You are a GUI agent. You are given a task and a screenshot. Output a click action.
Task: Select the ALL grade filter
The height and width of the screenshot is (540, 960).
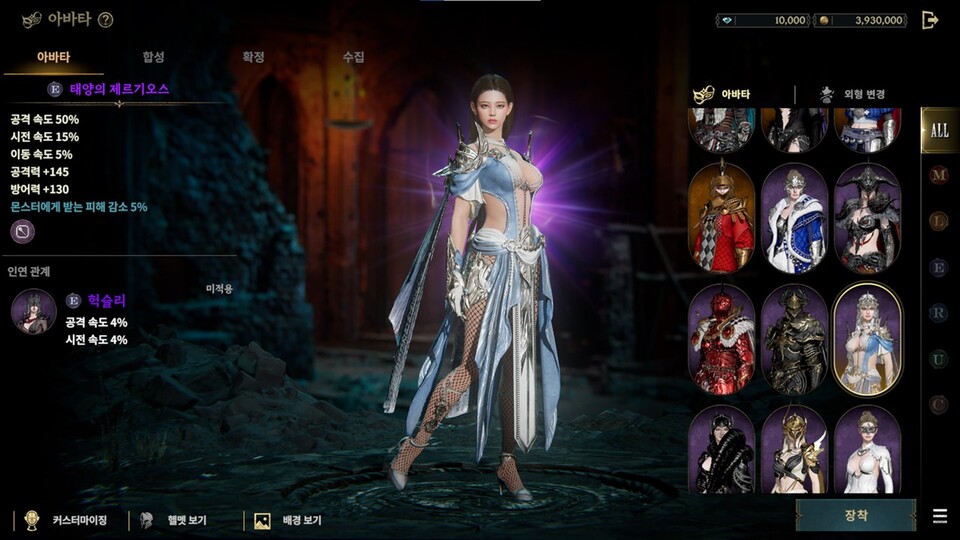coord(939,130)
